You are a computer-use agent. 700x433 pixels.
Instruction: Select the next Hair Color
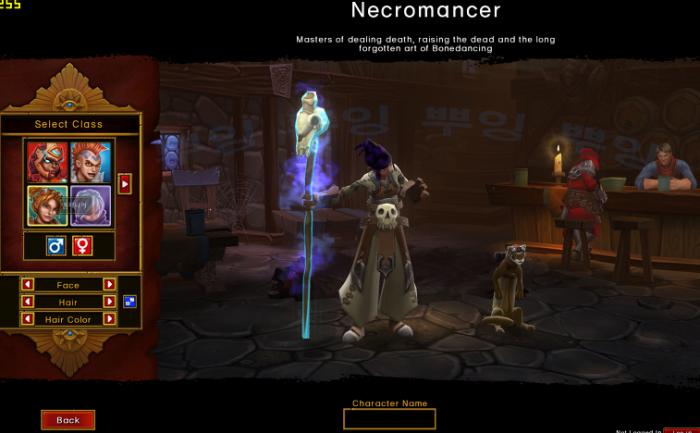(109, 319)
